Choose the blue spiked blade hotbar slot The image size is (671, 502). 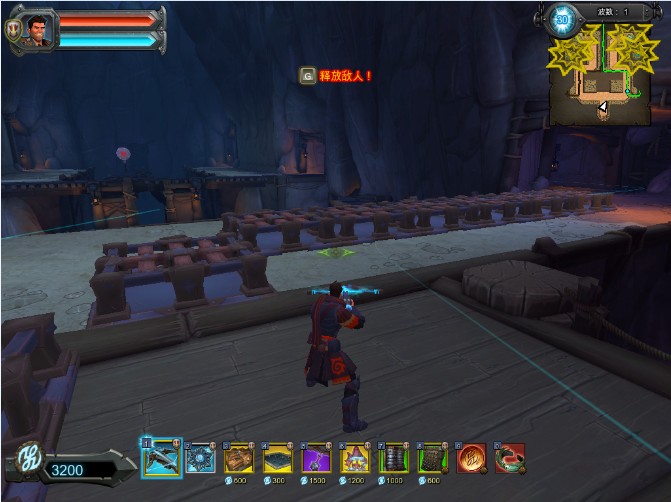pyautogui.click(x=200, y=458)
